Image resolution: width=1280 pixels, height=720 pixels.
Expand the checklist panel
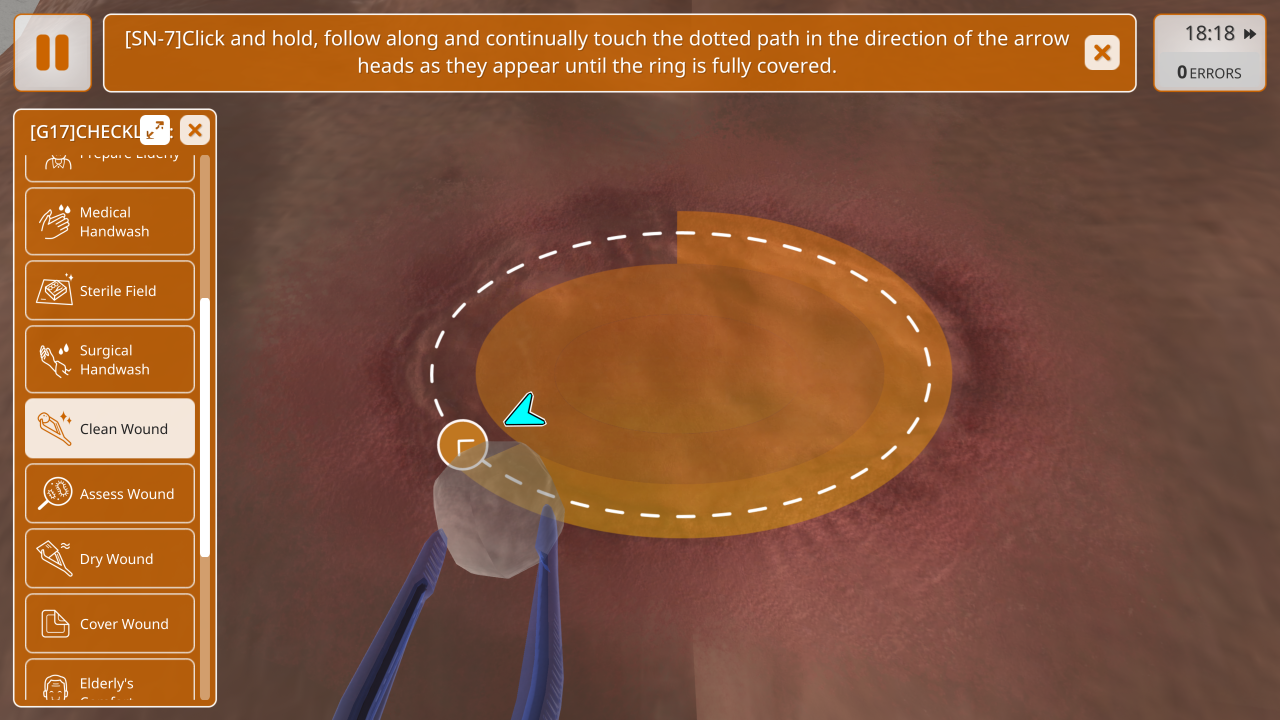(155, 130)
